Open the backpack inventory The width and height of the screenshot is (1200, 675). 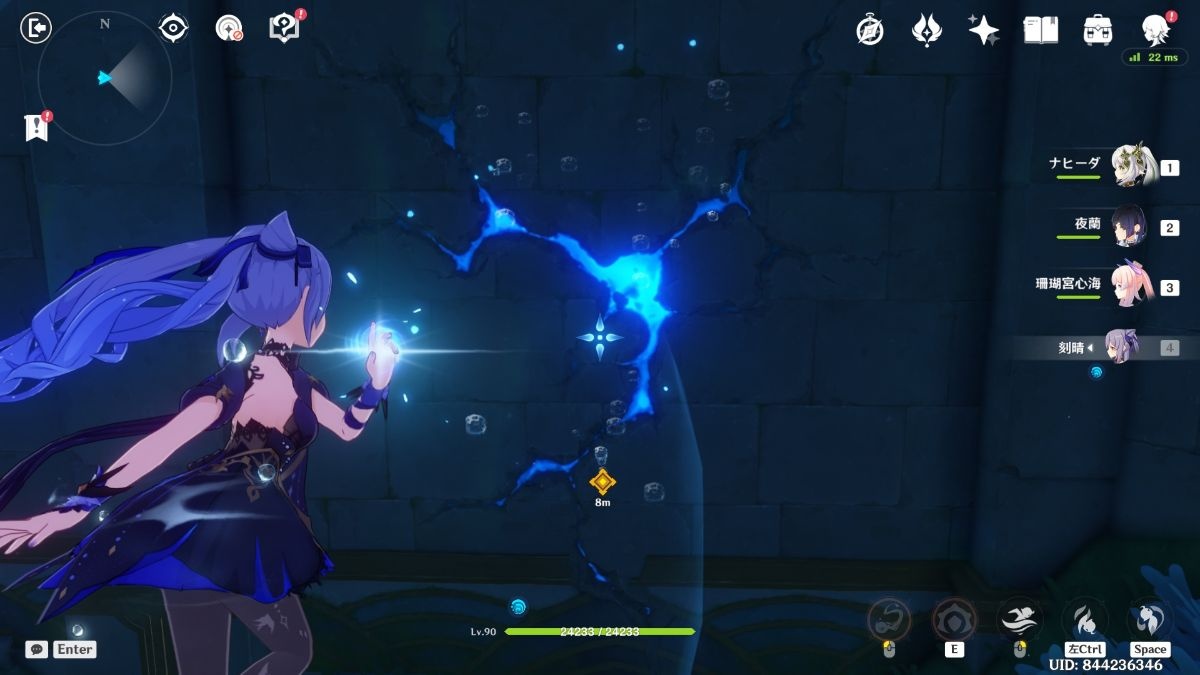point(1098,30)
